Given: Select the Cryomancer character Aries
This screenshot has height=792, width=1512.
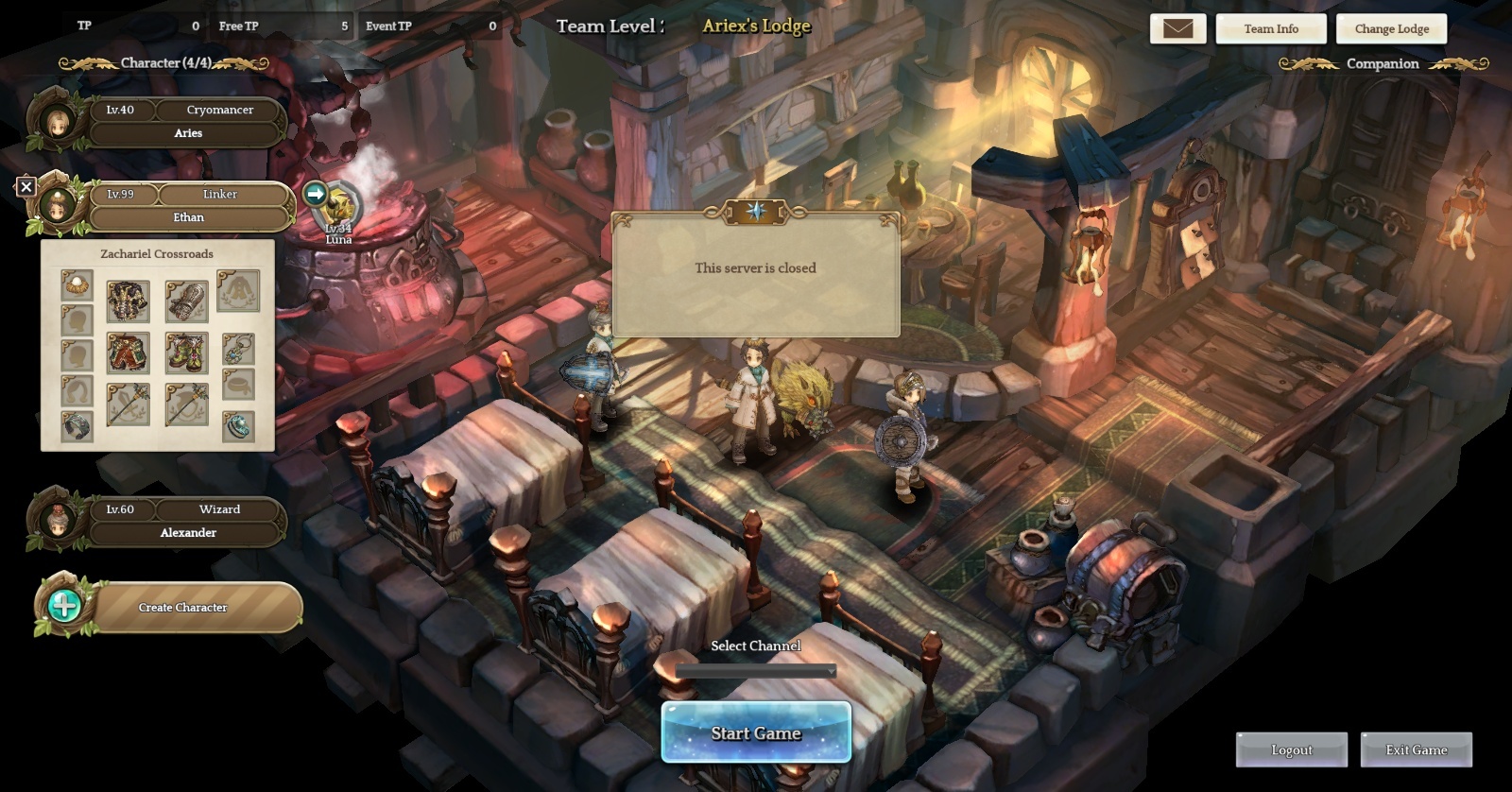Looking at the screenshot, I should [187, 122].
